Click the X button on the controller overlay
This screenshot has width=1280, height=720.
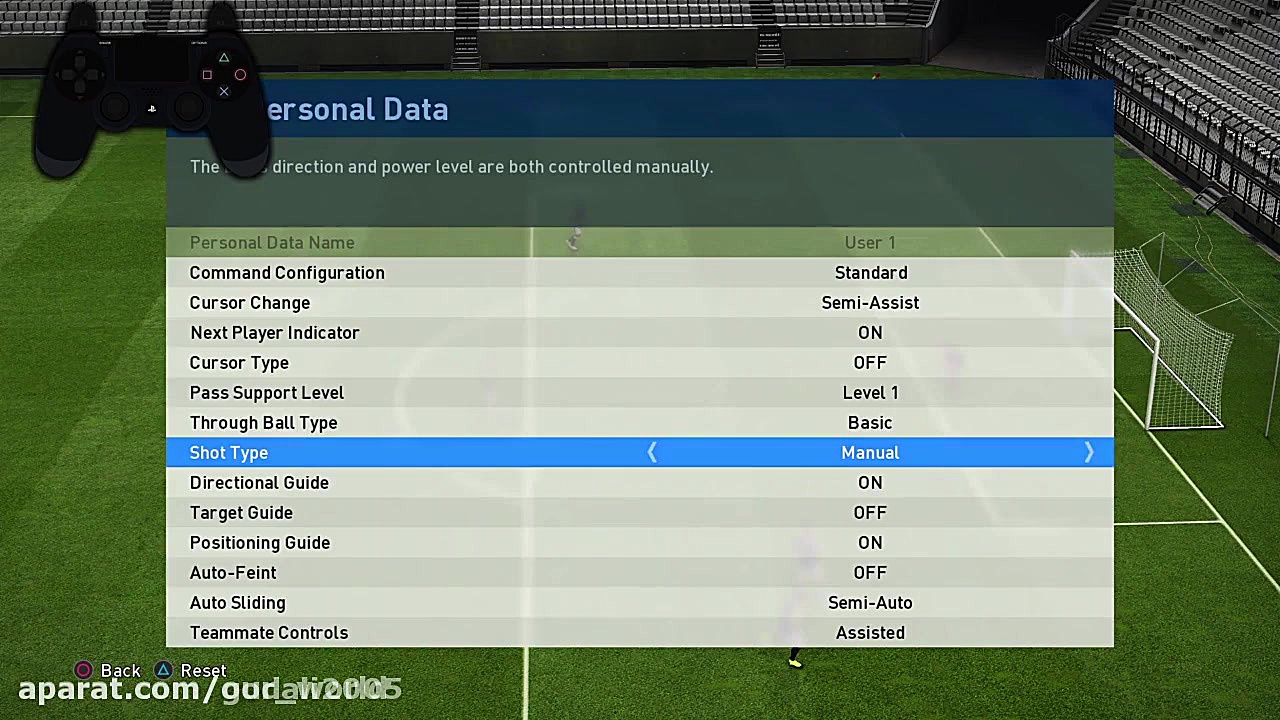224,91
